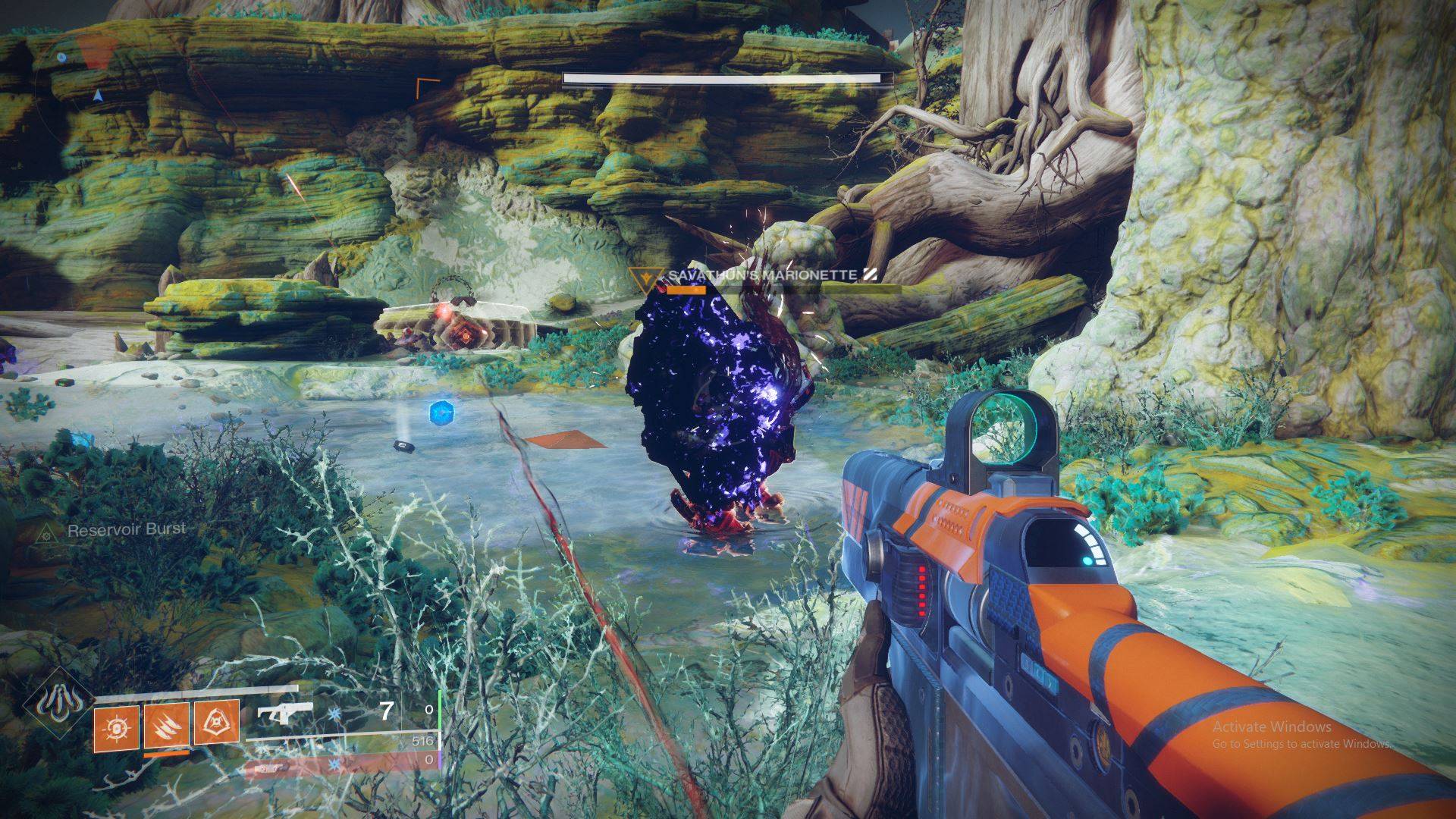Select the diamond-framed super ability icon
The height and width of the screenshot is (819, 1456).
tap(56, 704)
